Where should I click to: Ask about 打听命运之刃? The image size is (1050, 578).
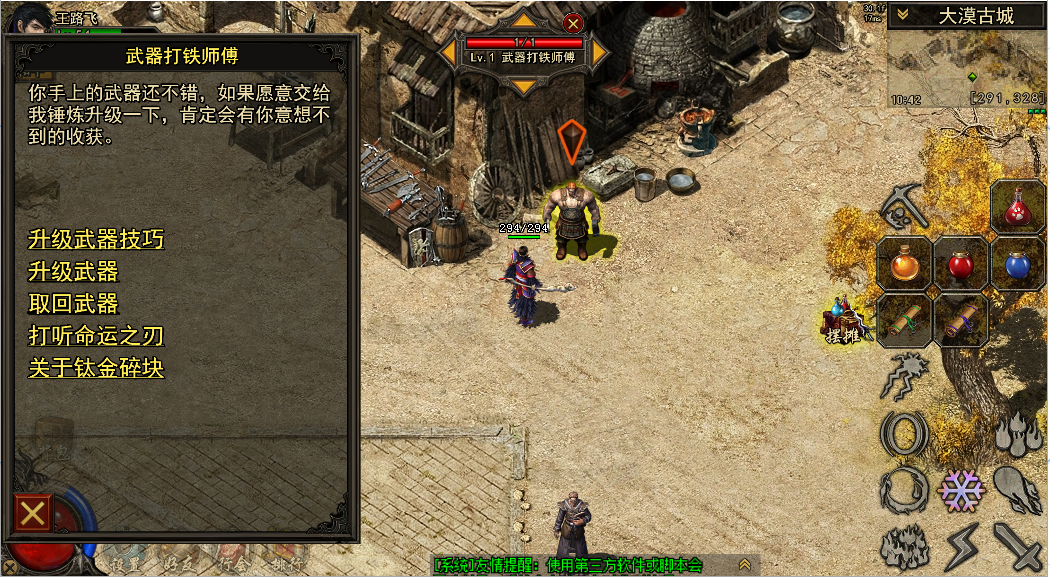click(x=96, y=336)
